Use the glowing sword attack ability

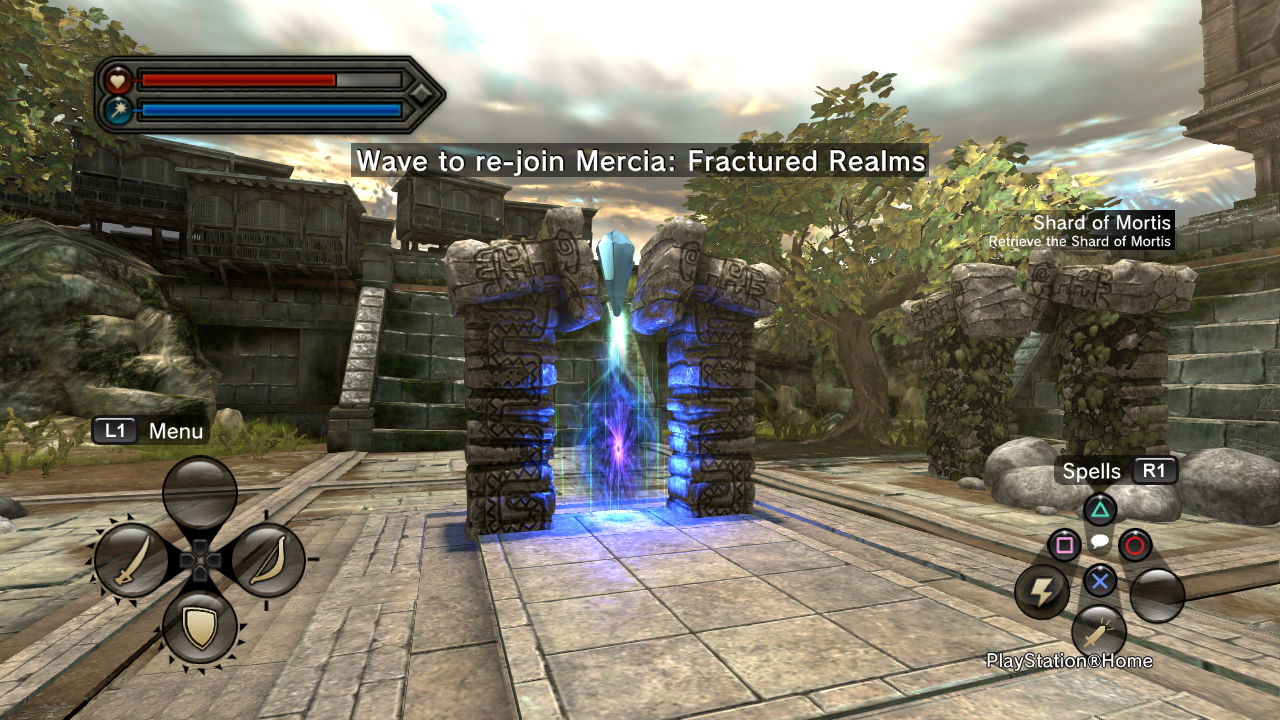tap(1098, 632)
